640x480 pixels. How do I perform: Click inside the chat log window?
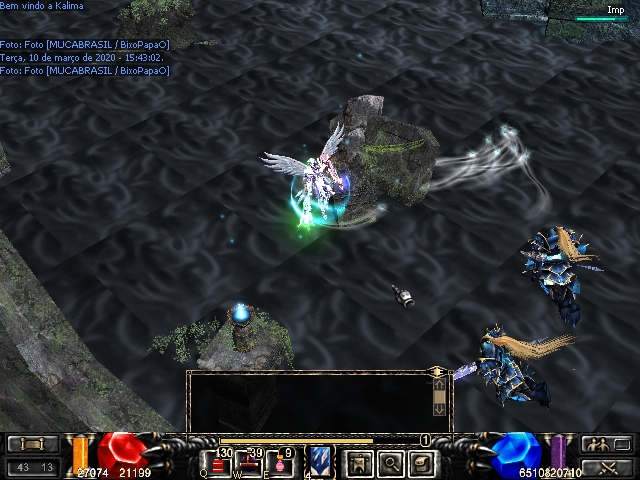(x=312, y=400)
